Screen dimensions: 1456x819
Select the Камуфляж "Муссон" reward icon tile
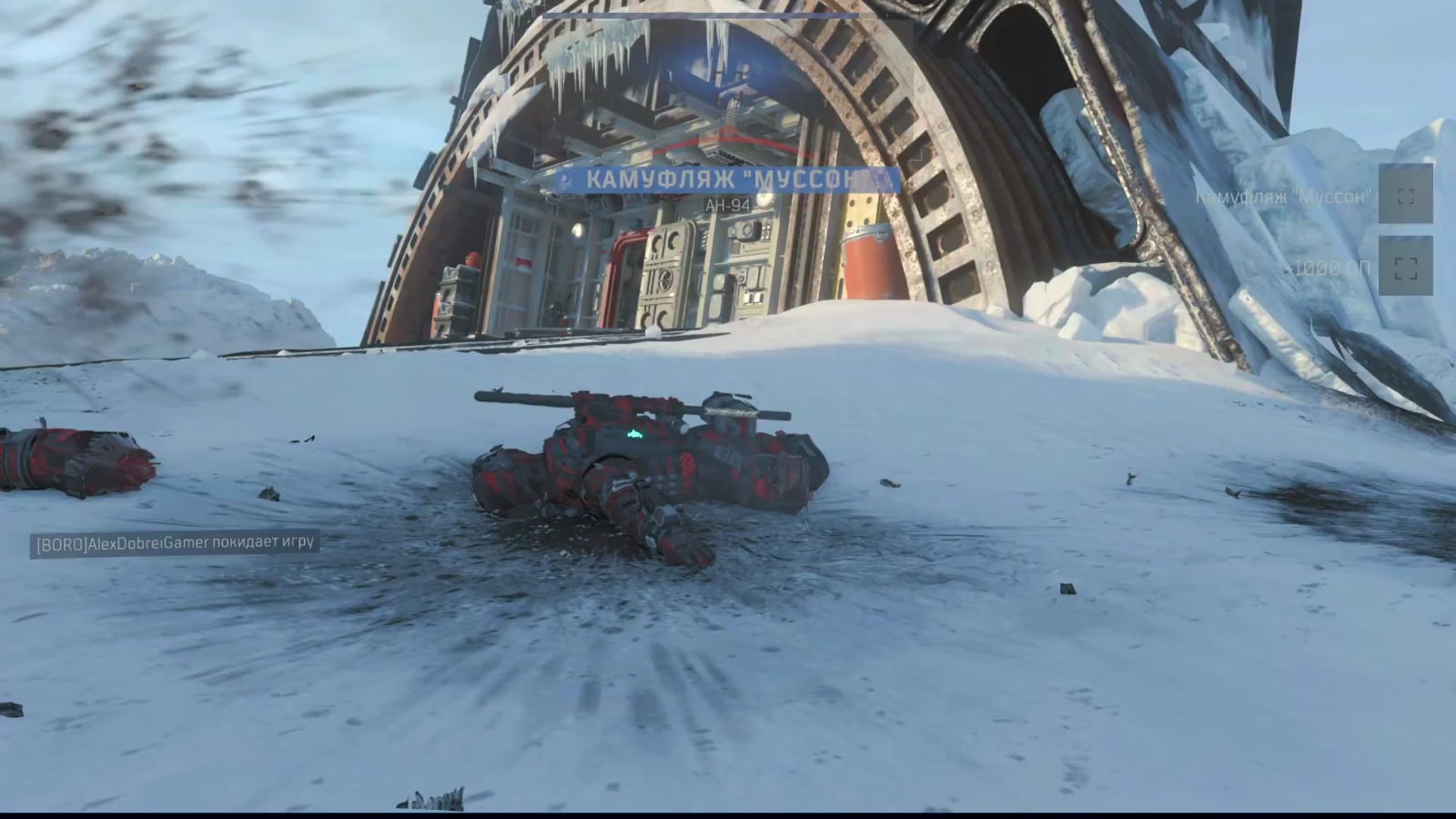(1405, 195)
